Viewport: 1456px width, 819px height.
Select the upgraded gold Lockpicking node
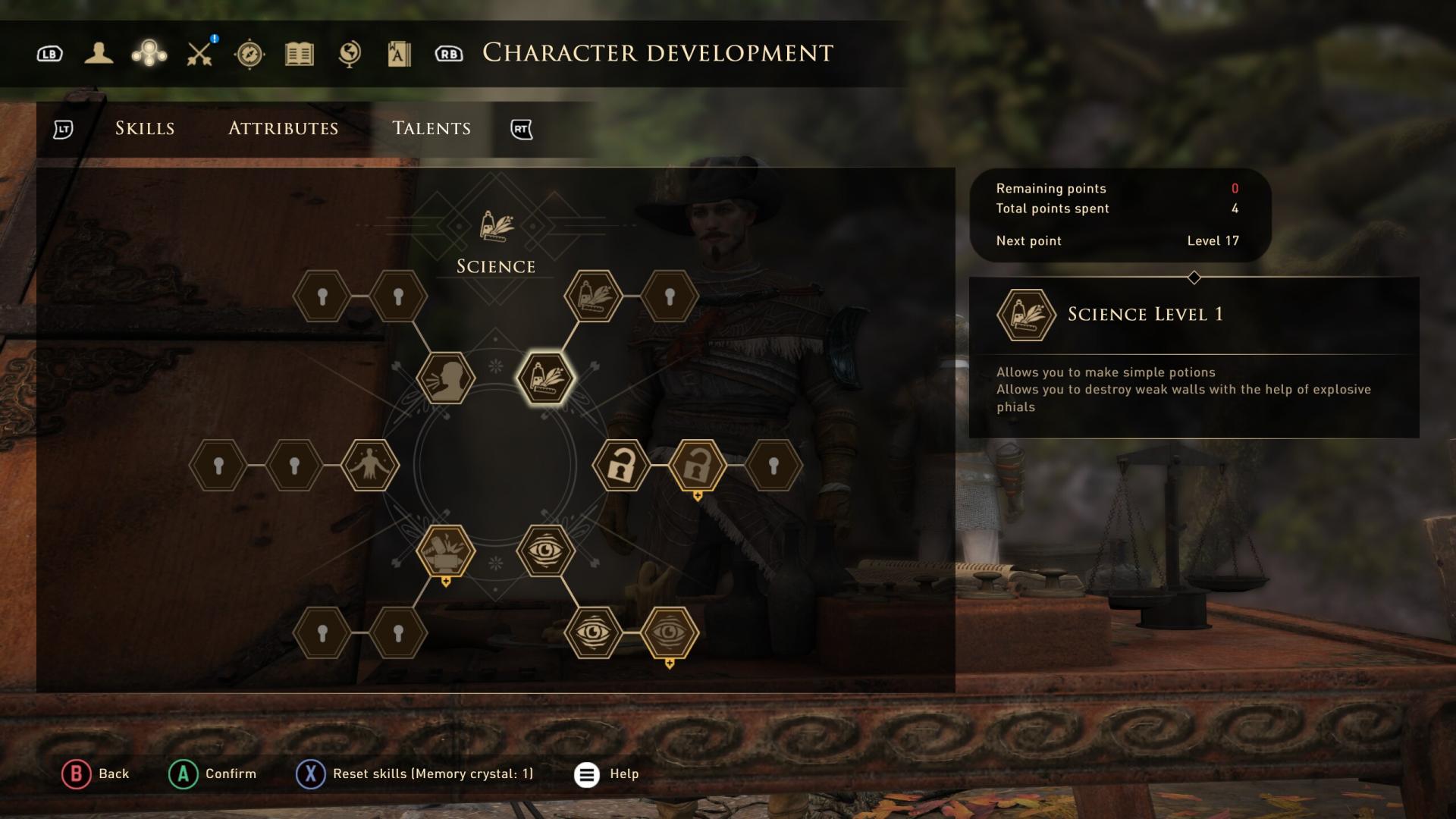699,465
